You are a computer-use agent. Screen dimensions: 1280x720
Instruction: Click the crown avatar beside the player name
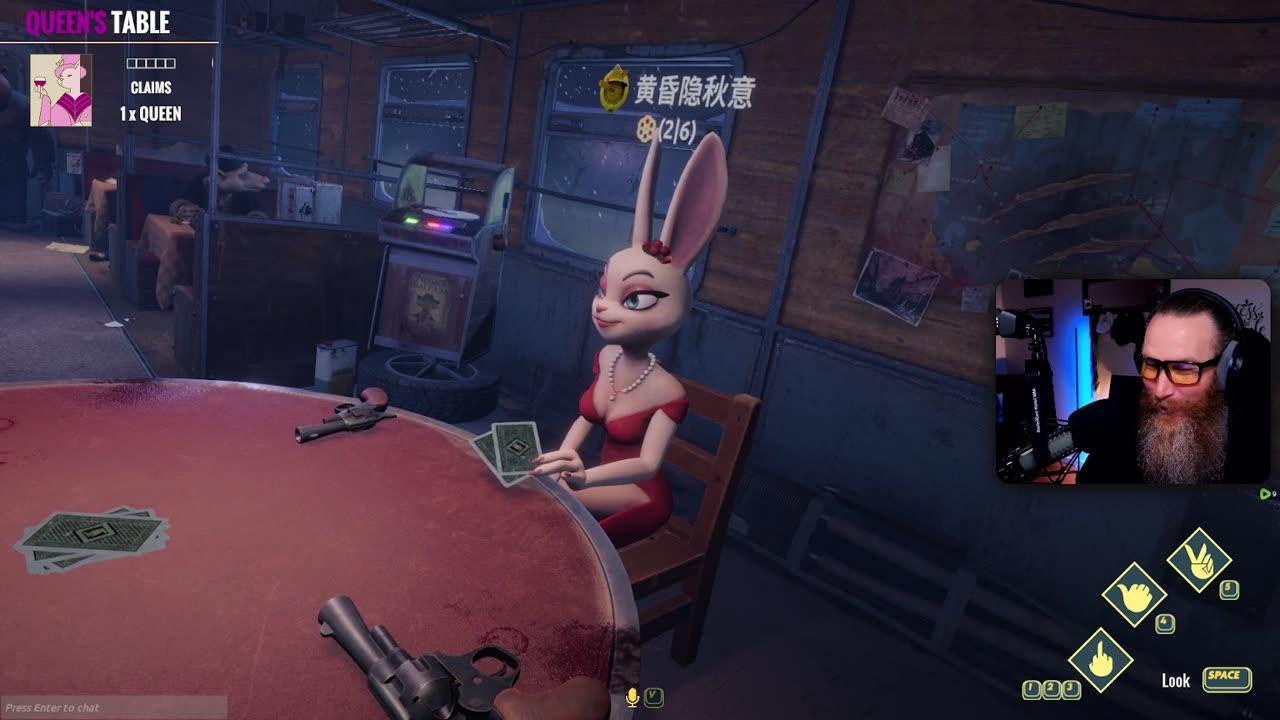(613, 87)
